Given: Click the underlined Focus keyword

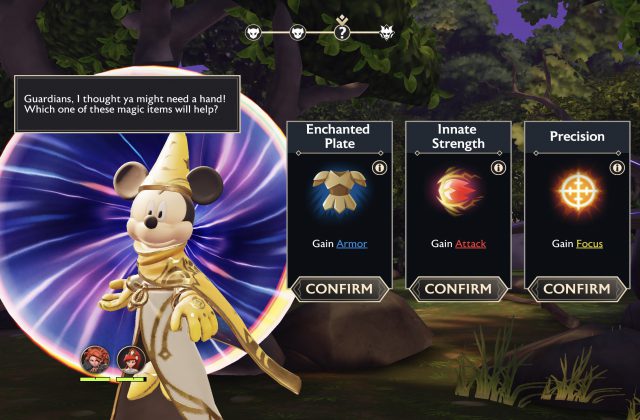Looking at the screenshot, I should coord(588,243).
